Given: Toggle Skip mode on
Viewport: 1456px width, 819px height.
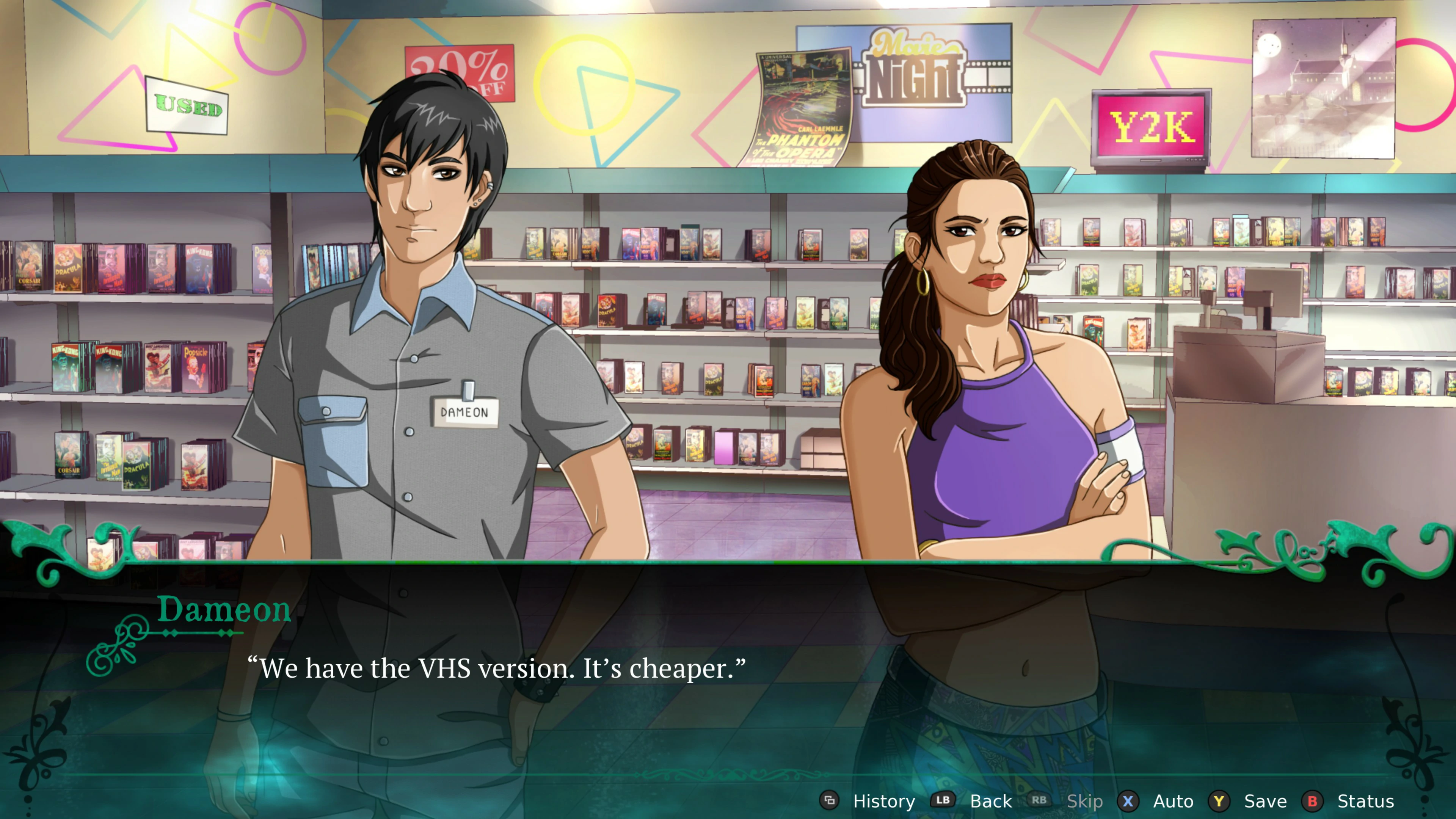Looking at the screenshot, I should click(x=1086, y=802).
